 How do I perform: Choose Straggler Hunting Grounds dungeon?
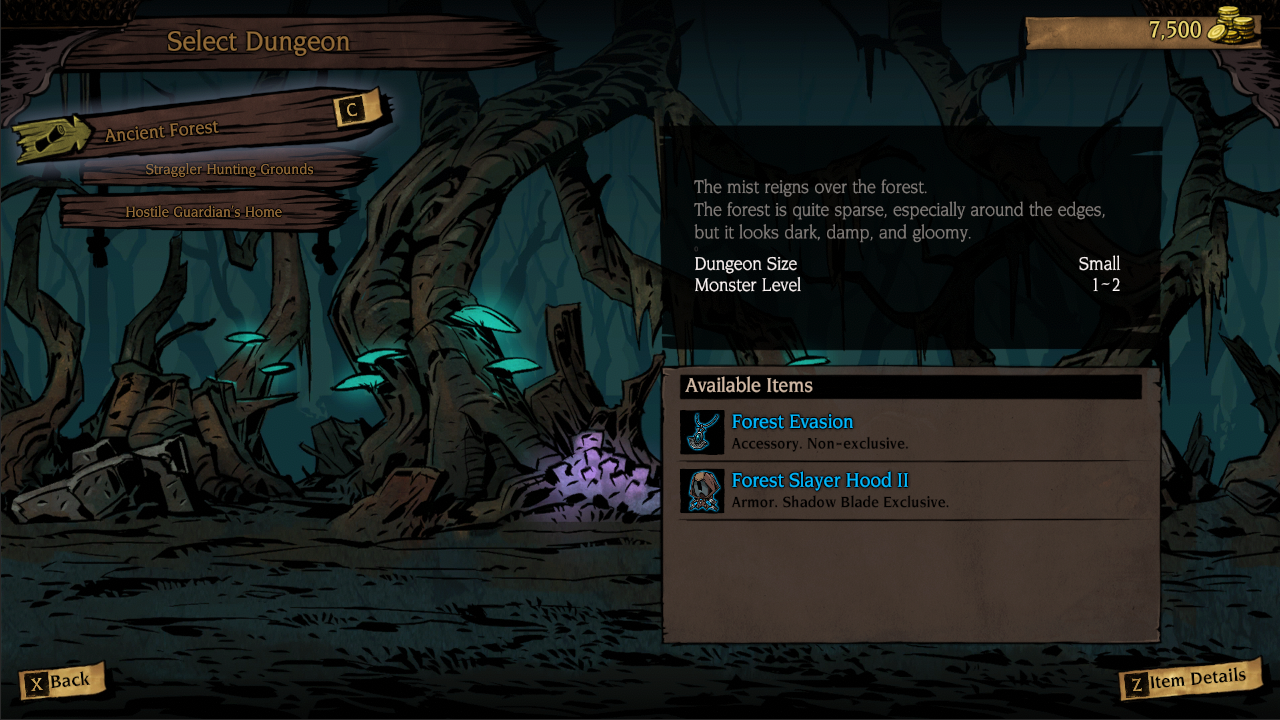(x=229, y=170)
